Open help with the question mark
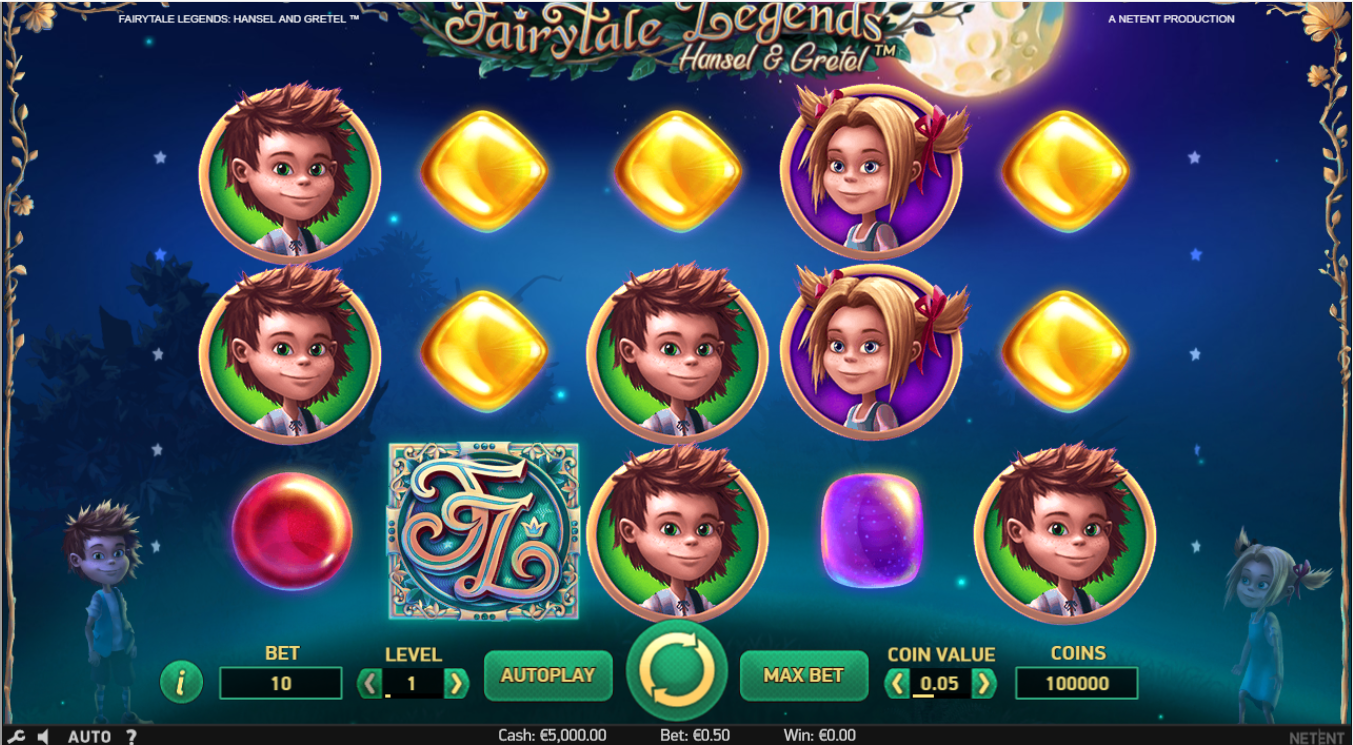Viewport: 1353px width, 745px height. pos(131,737)
